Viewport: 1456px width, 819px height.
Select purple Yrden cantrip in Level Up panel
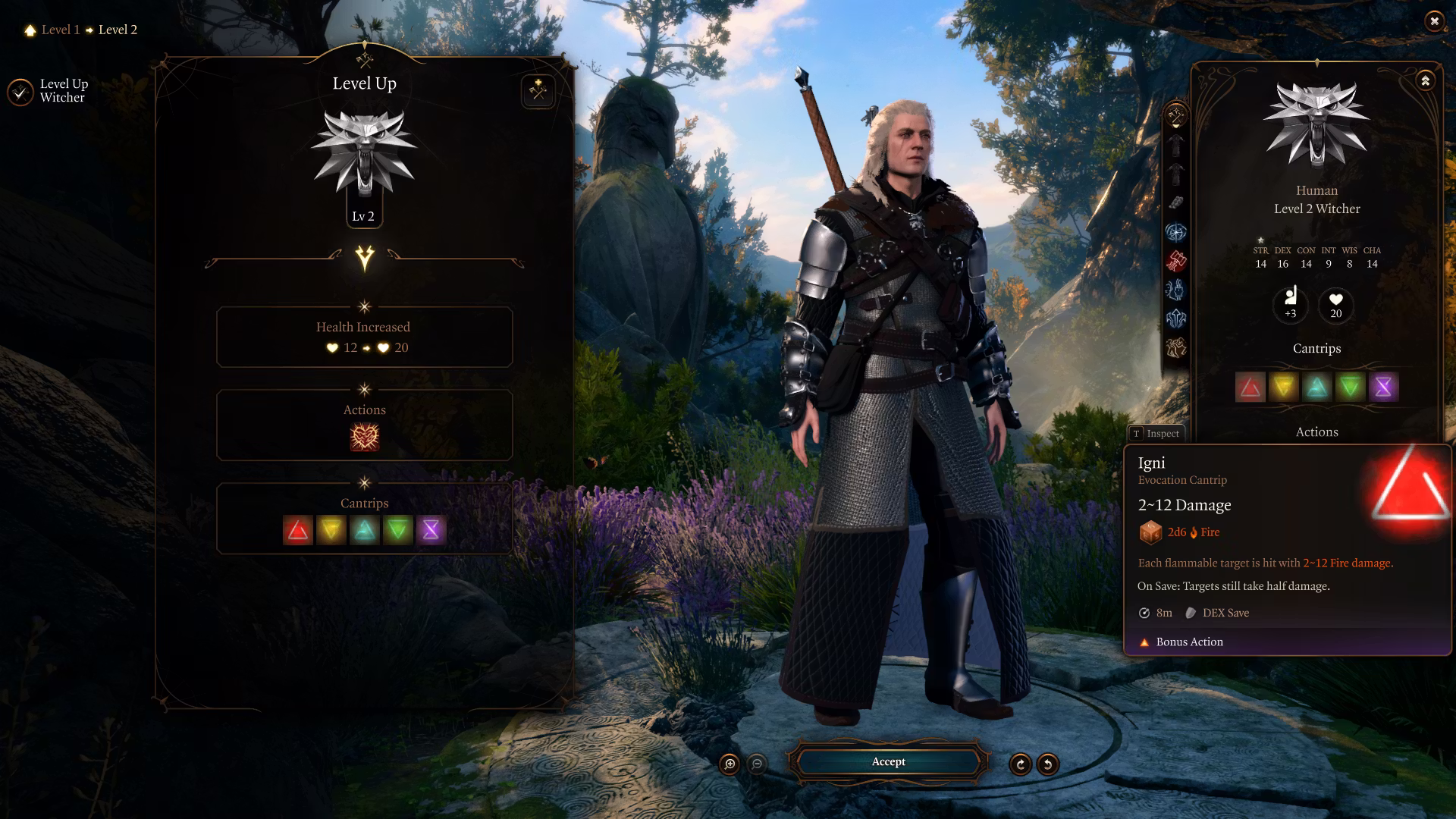click(431, 531)
